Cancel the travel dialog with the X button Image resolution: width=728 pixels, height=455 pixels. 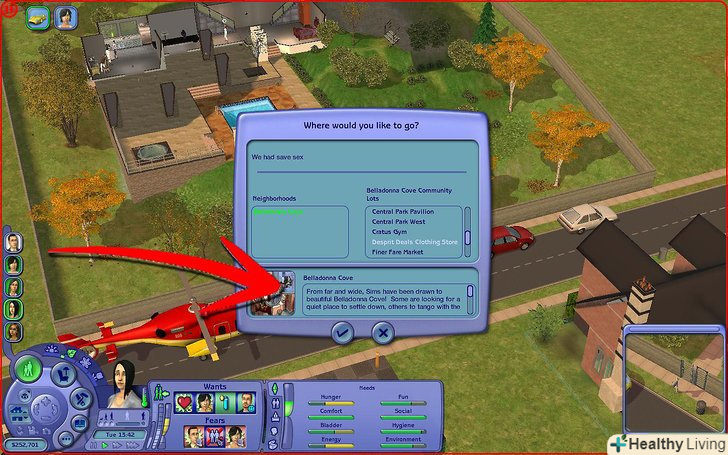(381, 333)
